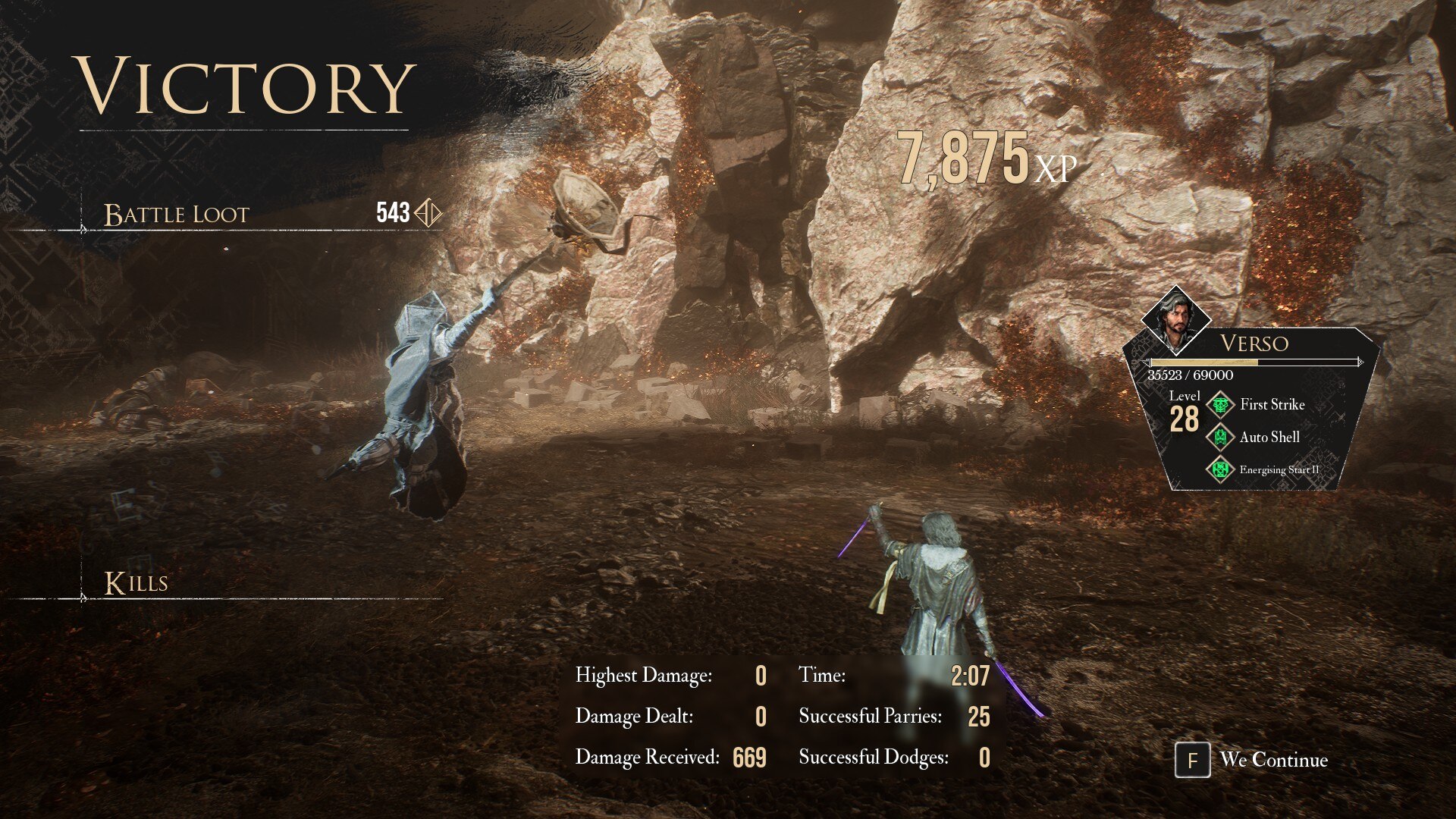The width and height of the screenshot is (1456, 819).
Task: Choose the Auto Shell passive icon
Action: tap(1220, 438)
